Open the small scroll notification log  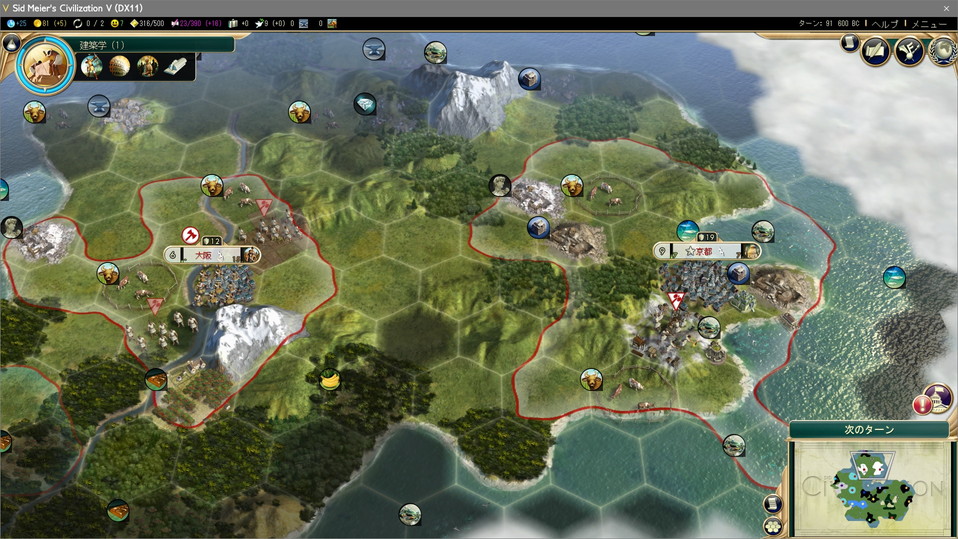849,43
